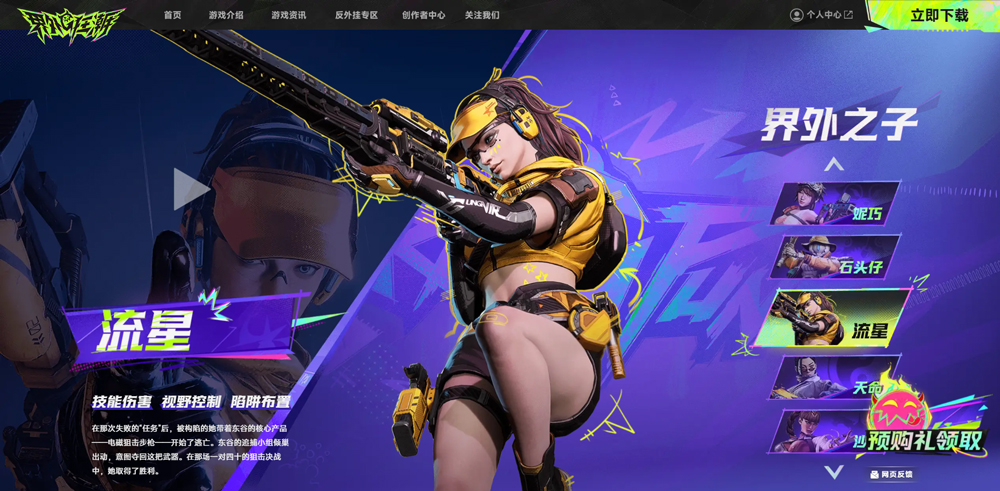Click the game logo in the header
The height and width of the screenshot is (491, 1000).
(70, 20)
